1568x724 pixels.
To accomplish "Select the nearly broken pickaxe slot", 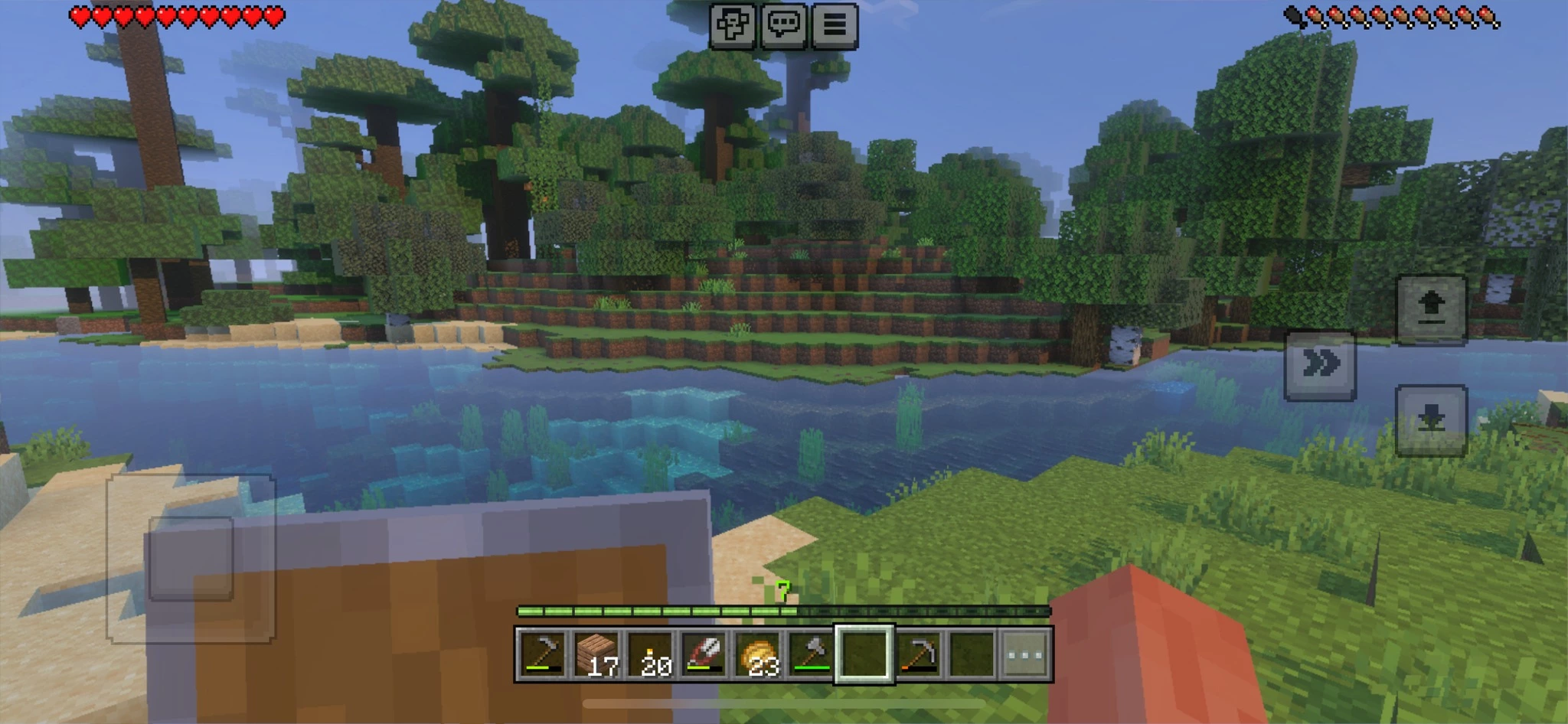I will tap(918, 654).
